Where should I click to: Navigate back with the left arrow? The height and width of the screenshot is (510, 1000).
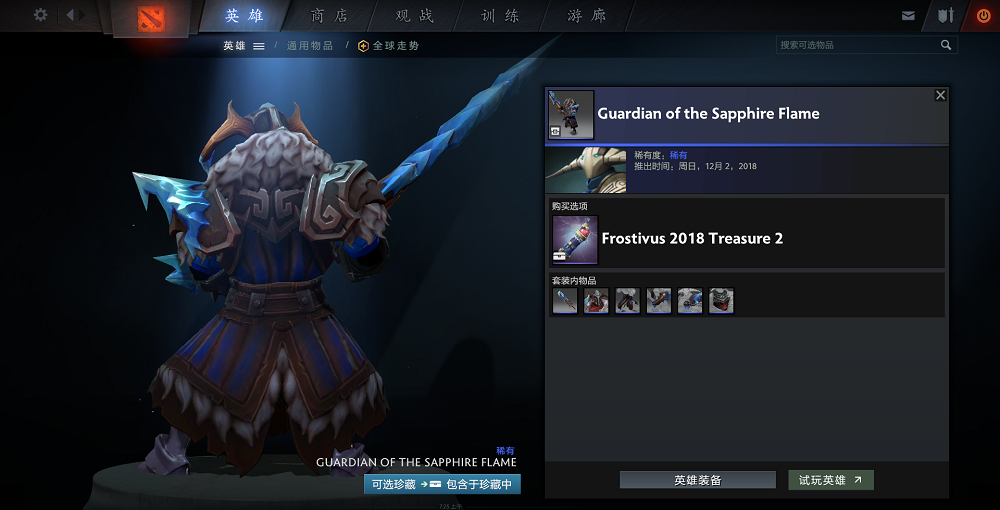(72, 15)
